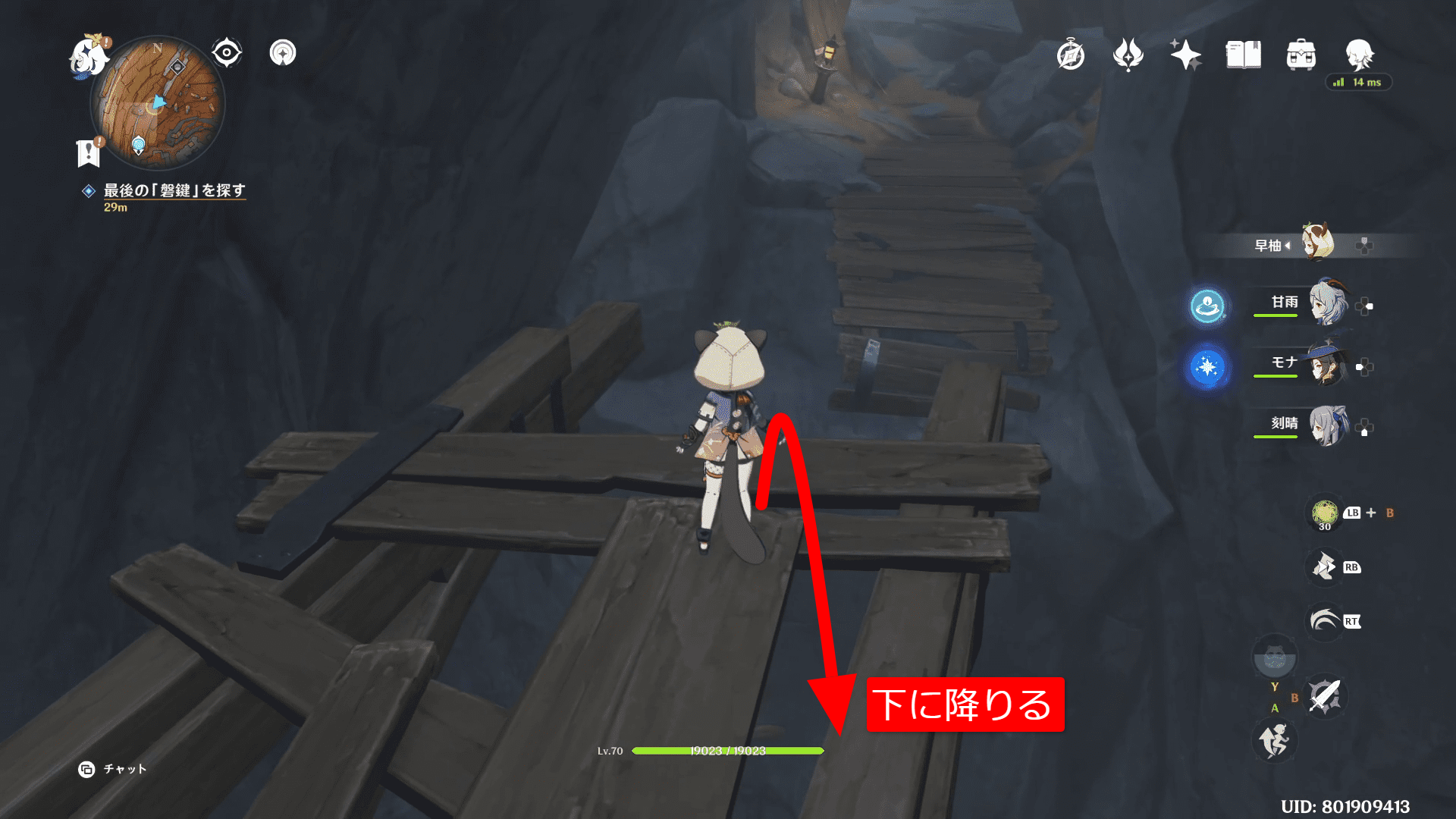Open the adventurer handbook book icon
The image size is (1456, 819).
pos(1243,55)
